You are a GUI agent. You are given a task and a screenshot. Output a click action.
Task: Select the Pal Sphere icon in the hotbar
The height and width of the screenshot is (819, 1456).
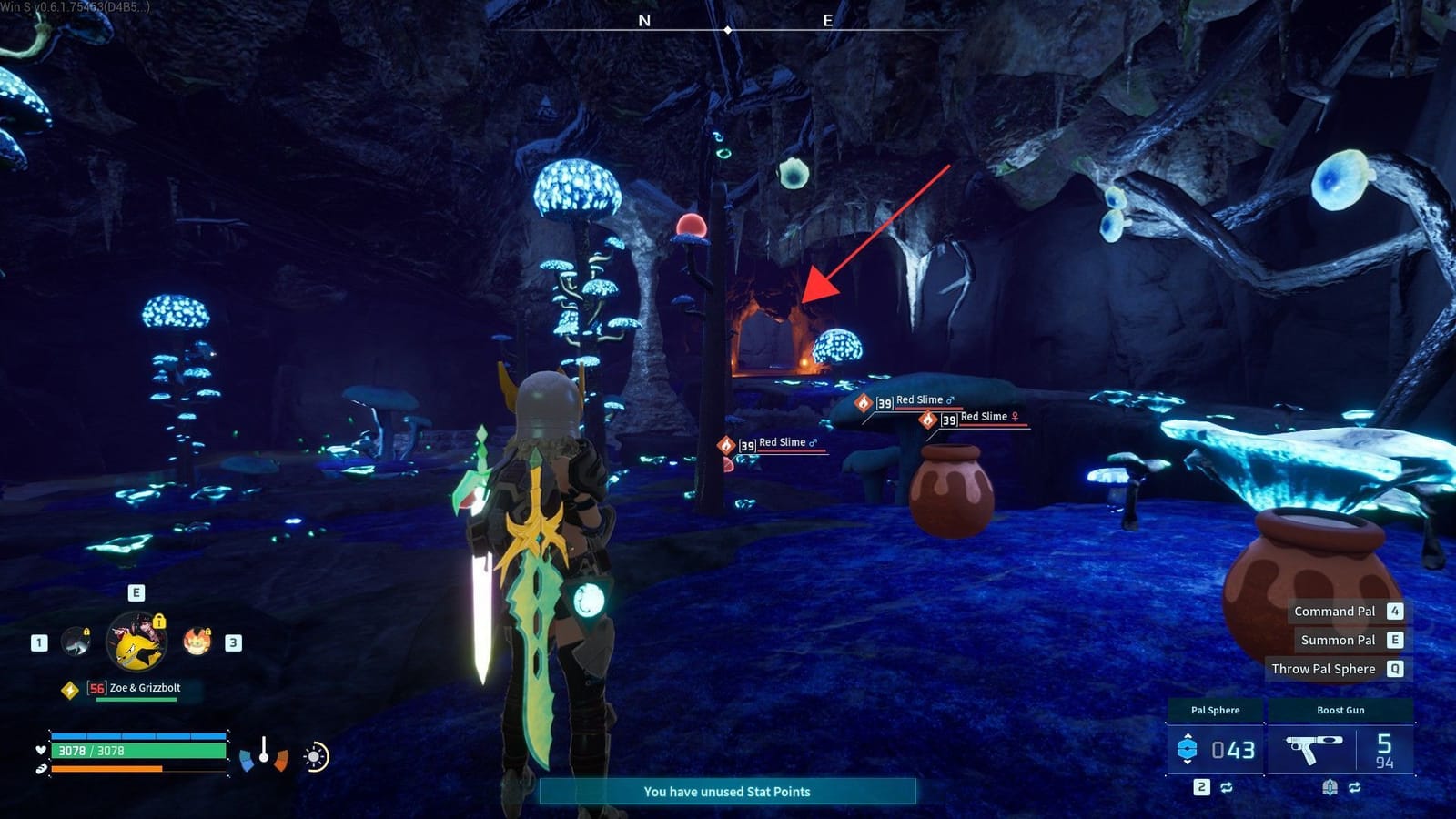1188,748
